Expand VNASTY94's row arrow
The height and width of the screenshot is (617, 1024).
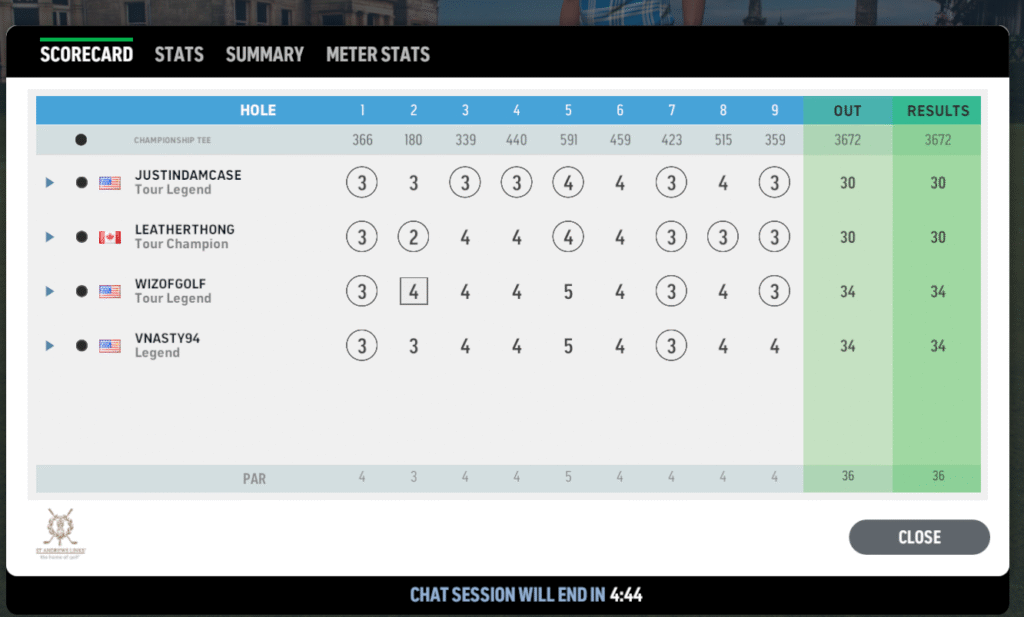coord(49,345)
